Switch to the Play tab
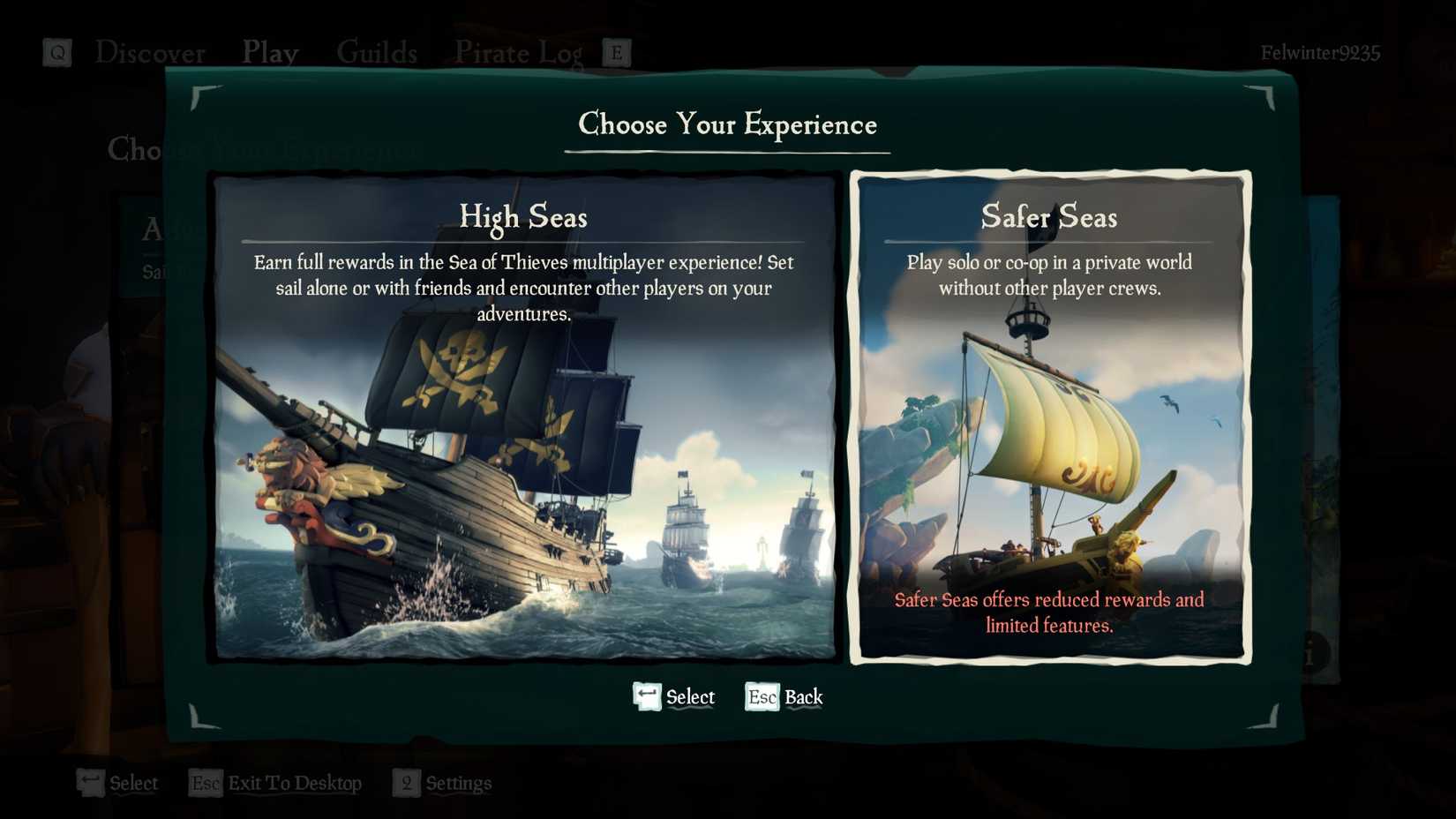The width and height of the screenshot is (1456, 819). 270,53
